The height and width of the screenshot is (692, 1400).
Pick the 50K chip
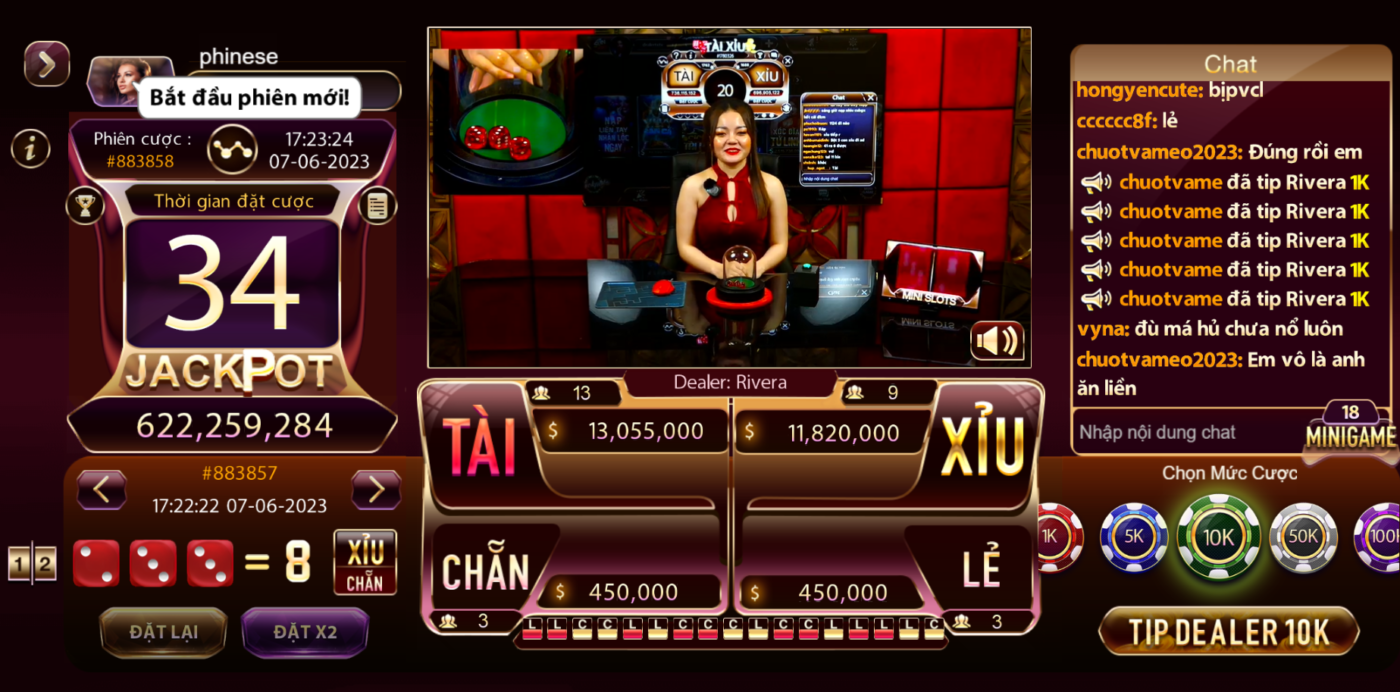tap(1303, 537)
